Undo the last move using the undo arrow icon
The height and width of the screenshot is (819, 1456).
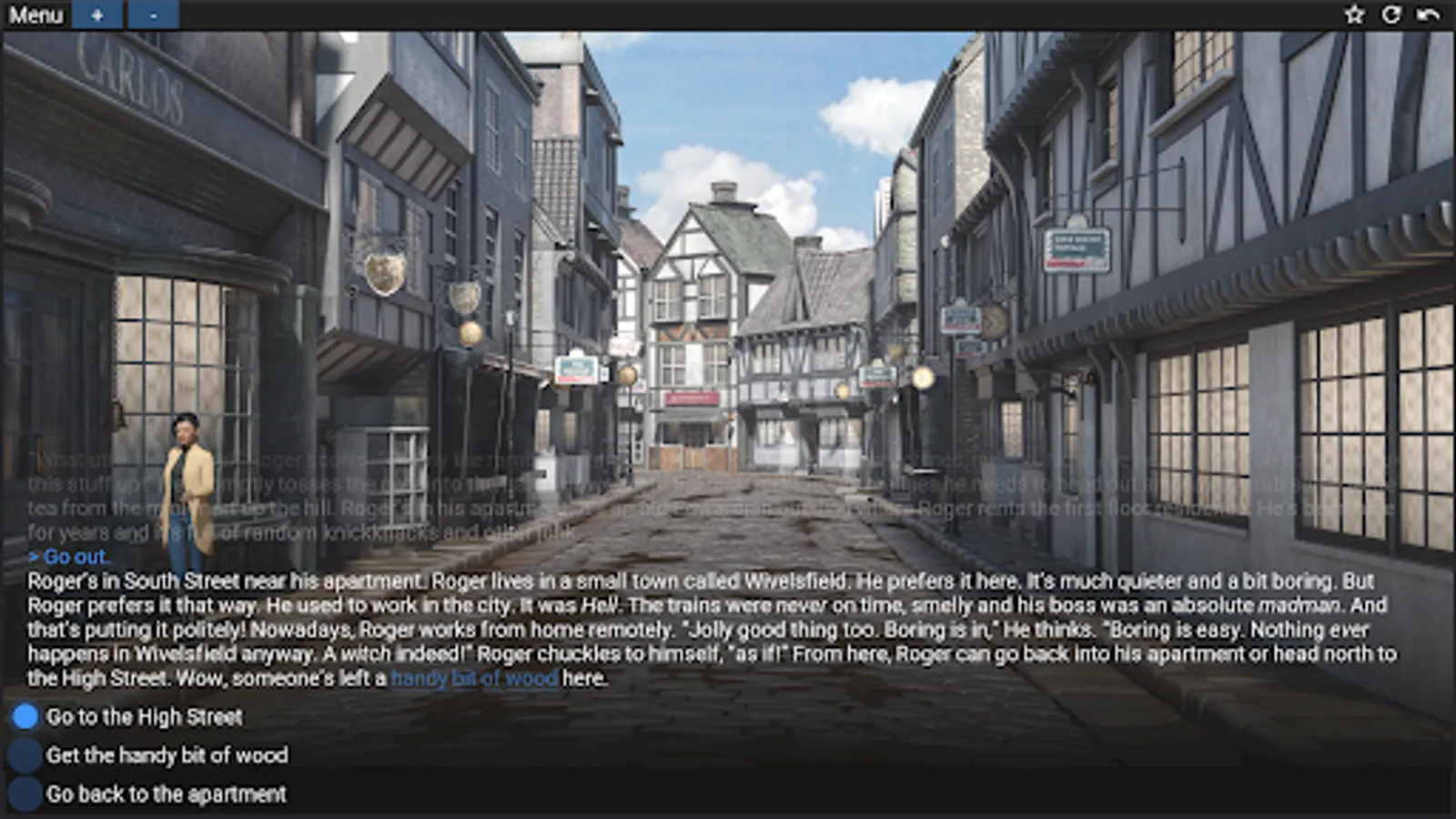1431,15
